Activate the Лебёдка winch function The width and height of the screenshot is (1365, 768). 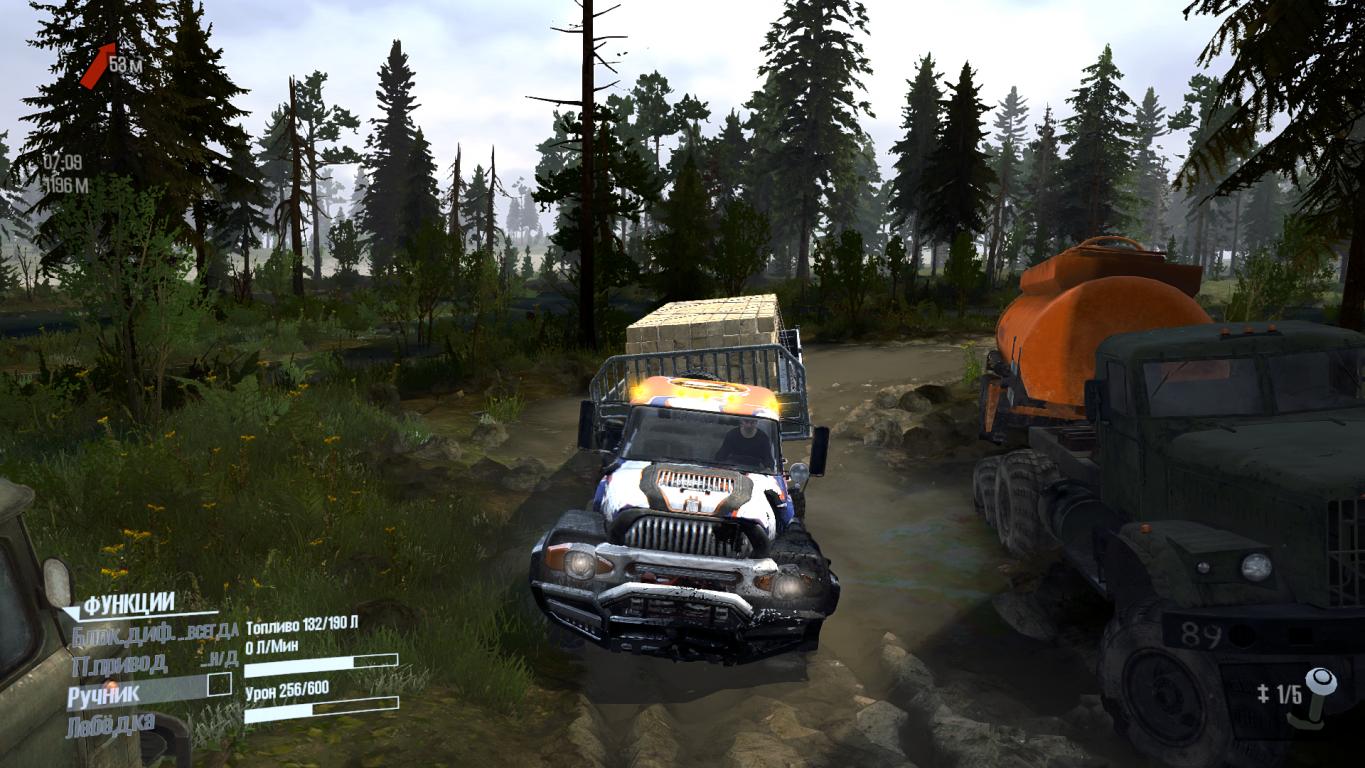click(x=111, y=725)
